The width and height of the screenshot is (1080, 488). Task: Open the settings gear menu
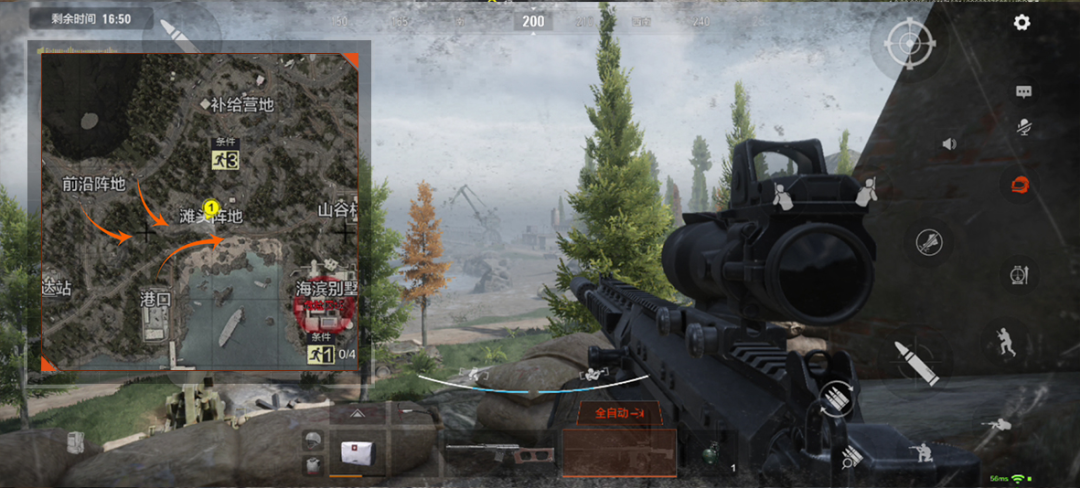coord(1021,22)
